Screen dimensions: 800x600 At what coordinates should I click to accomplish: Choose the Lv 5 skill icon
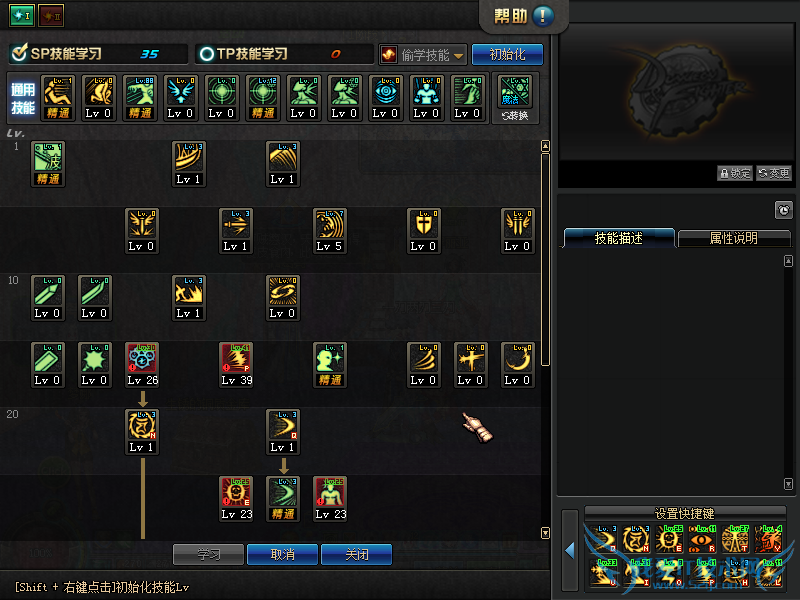pyautogui.click(x=329, y=230)
